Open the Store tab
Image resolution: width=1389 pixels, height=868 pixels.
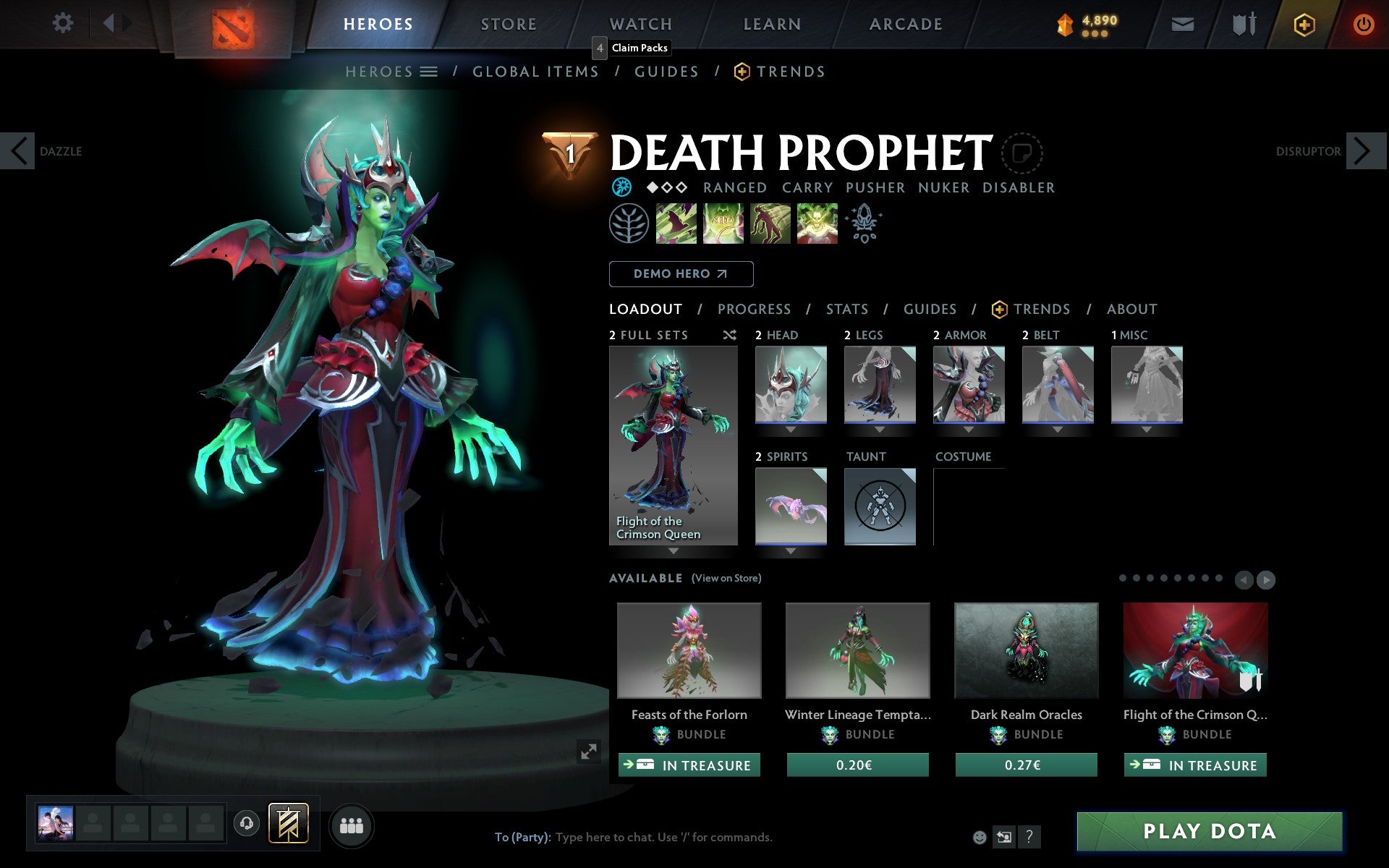pyautogui.click(x=509, y=24)
